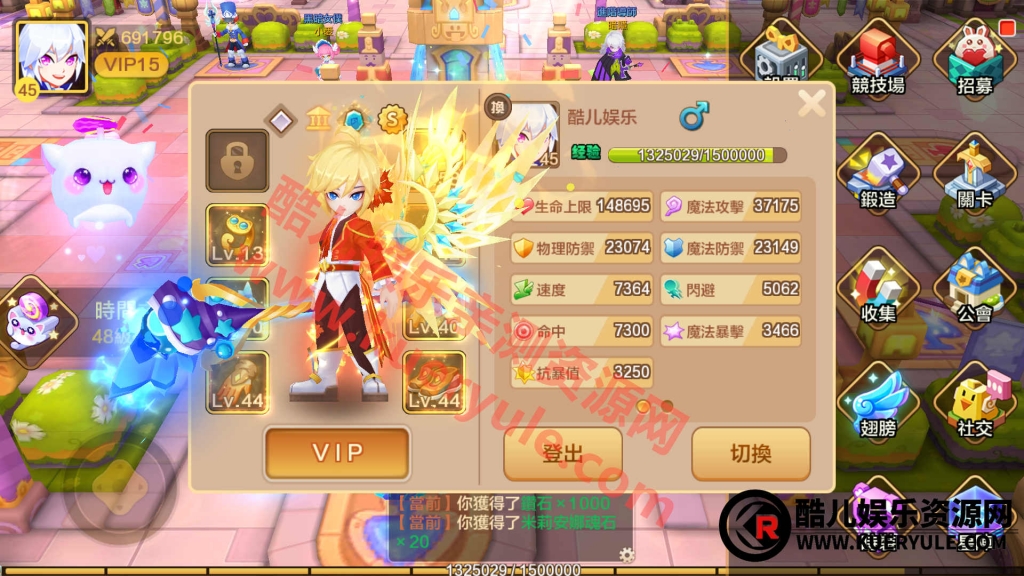Viewport: 1024px width, 576px height.
Task: Select the Lv.44 boots equipment slot
Action: click(434, 382)
